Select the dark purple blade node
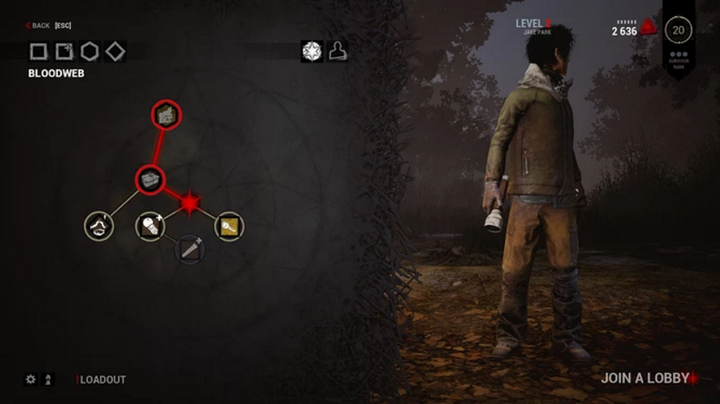The width and height of the screenshot is (720, 404). pos(190,249)
